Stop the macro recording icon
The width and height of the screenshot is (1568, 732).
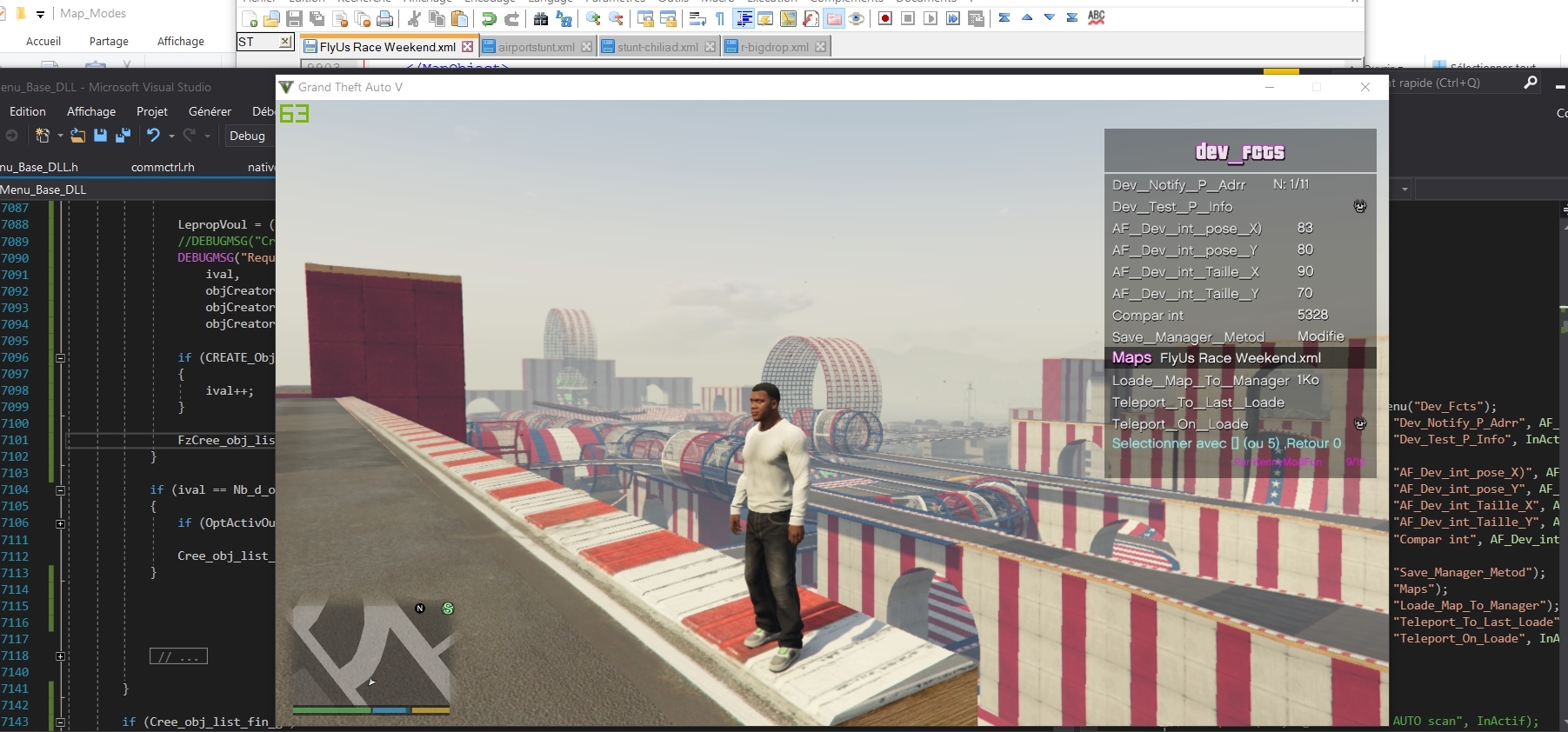[909, 18]
